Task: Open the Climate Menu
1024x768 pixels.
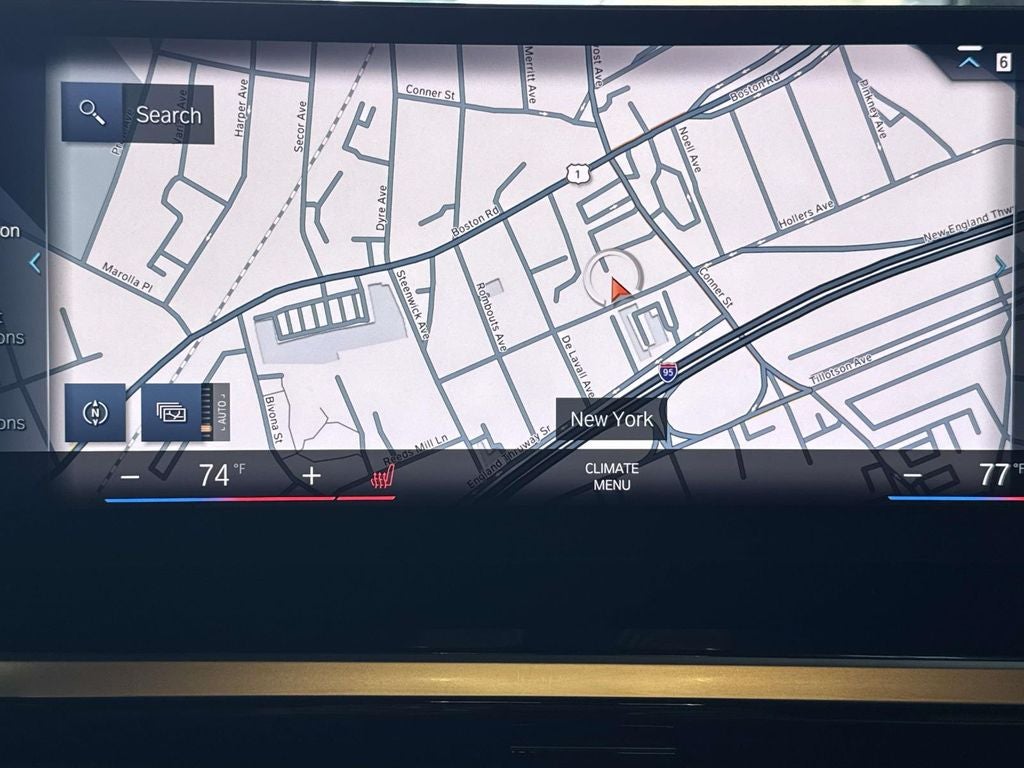Action: click(x=611, y=476)
